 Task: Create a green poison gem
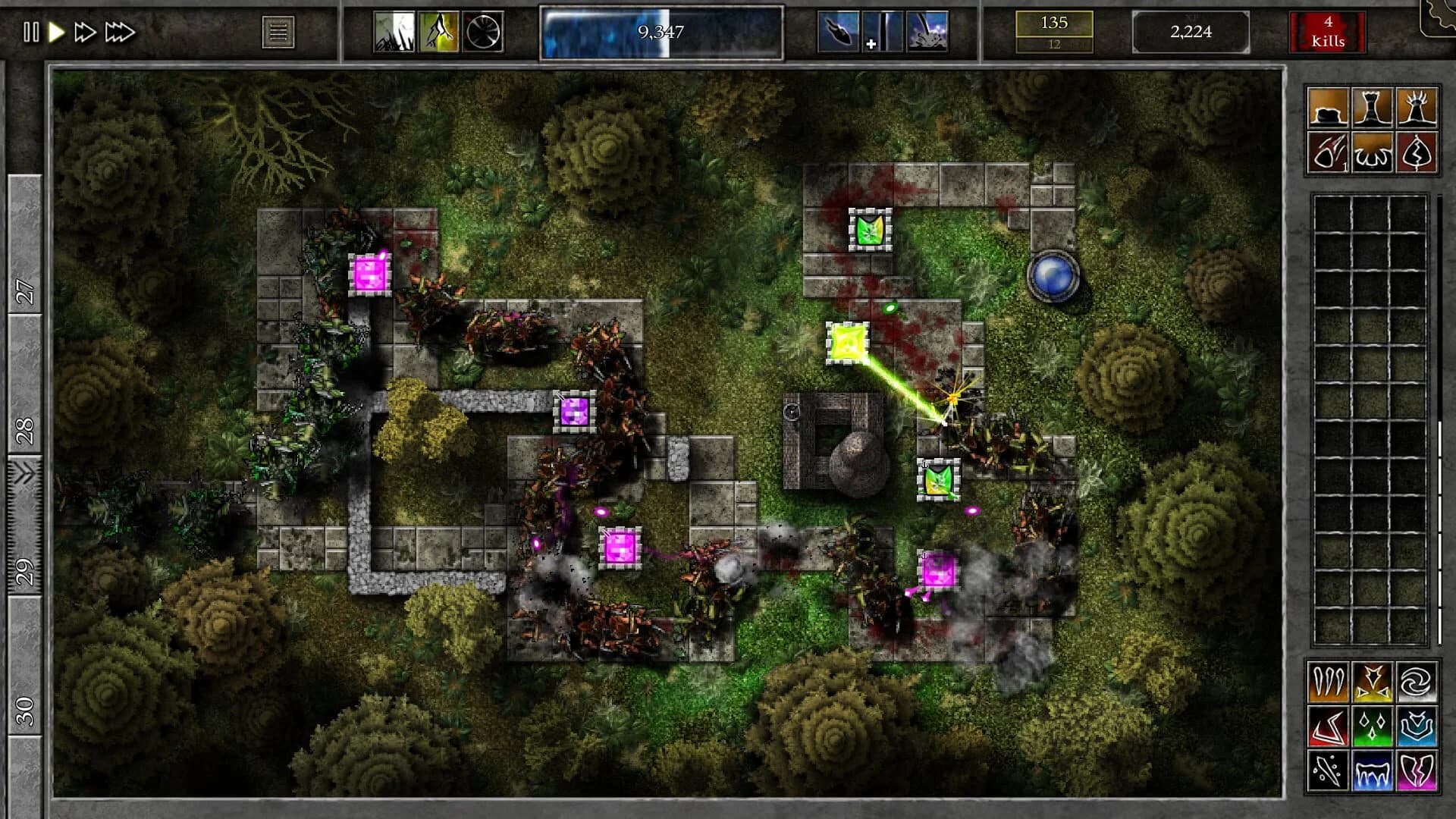pyautogui.click(x=1373, y=726)
